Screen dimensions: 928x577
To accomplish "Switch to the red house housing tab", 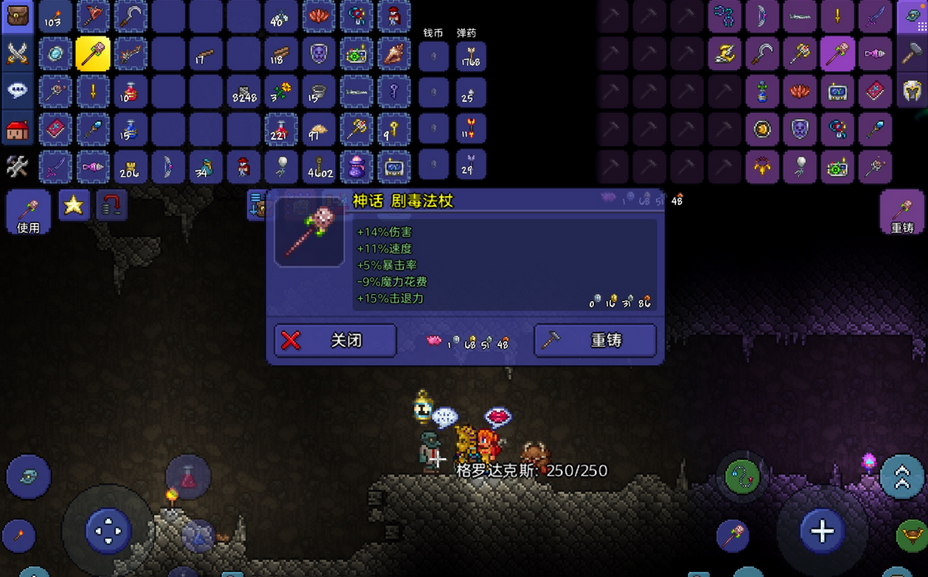I will tap(18, 128).
